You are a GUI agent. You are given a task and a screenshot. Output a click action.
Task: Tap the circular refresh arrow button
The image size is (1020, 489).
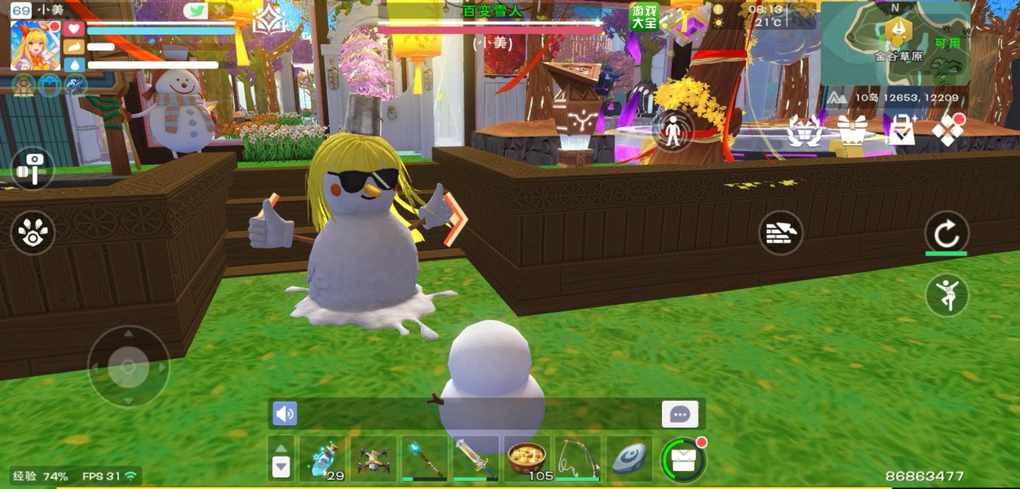coord(946,233)
